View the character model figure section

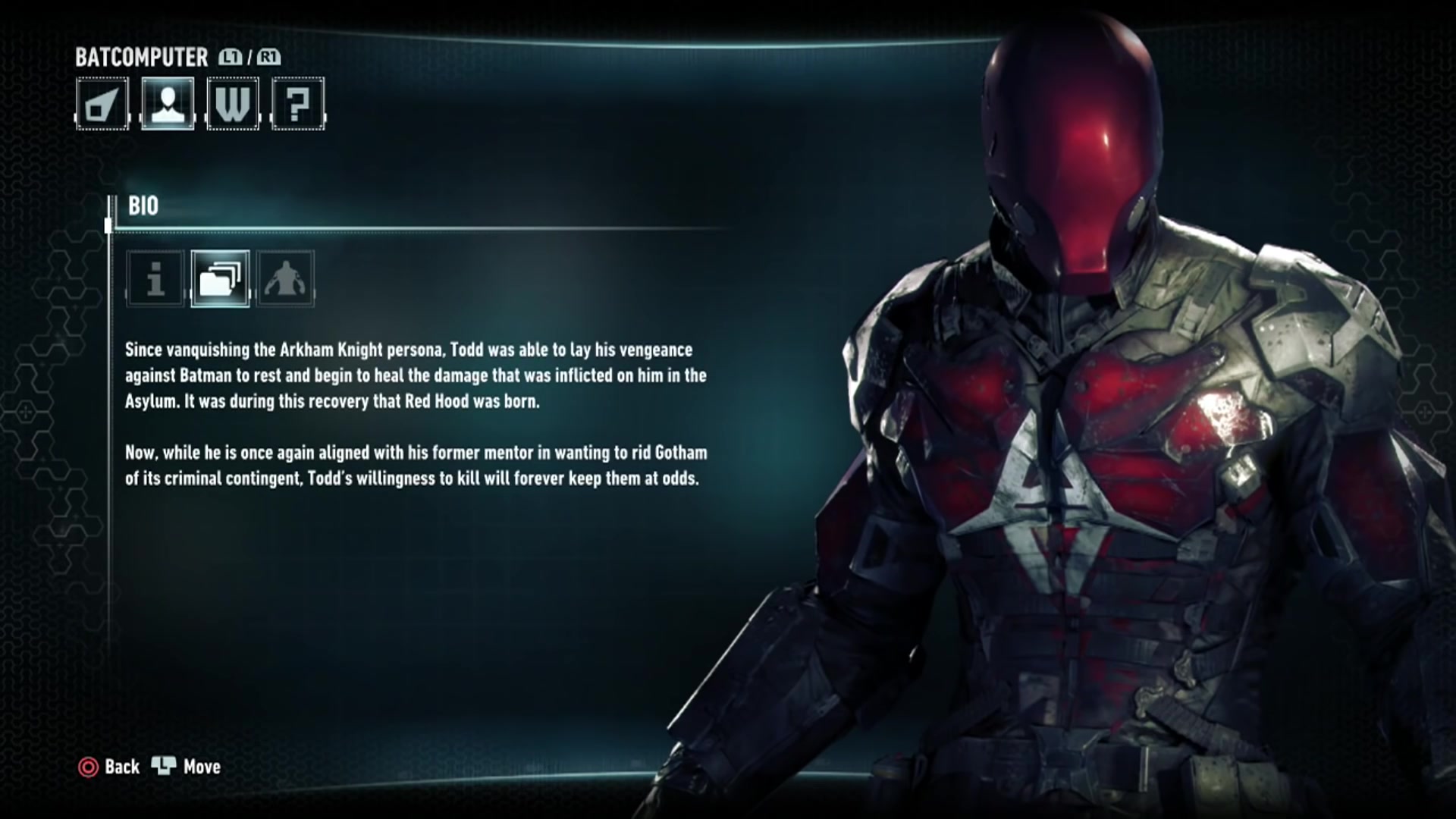pos(286,279)
